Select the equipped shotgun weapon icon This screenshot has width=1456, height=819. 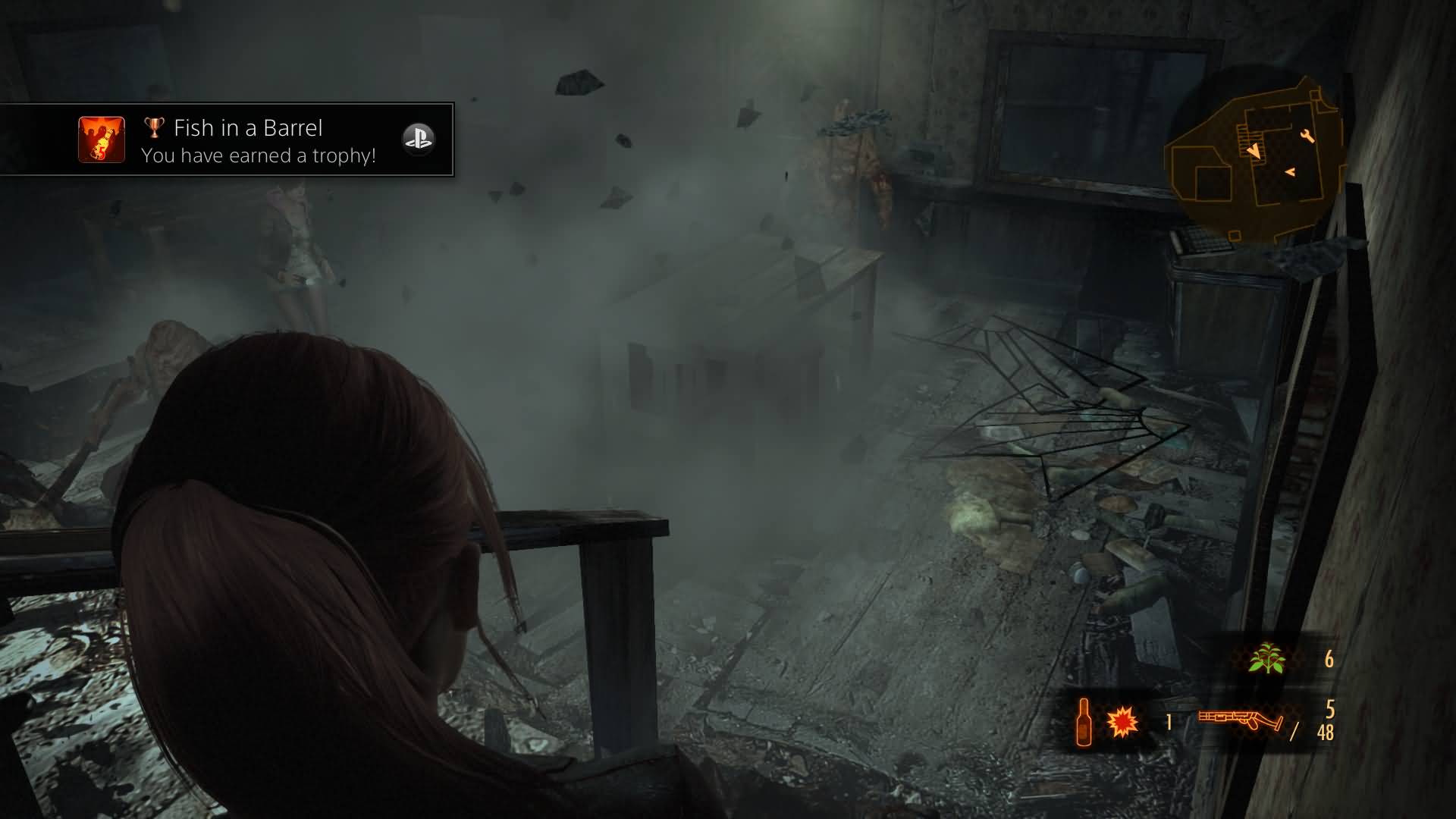(x=1241, y=721)
